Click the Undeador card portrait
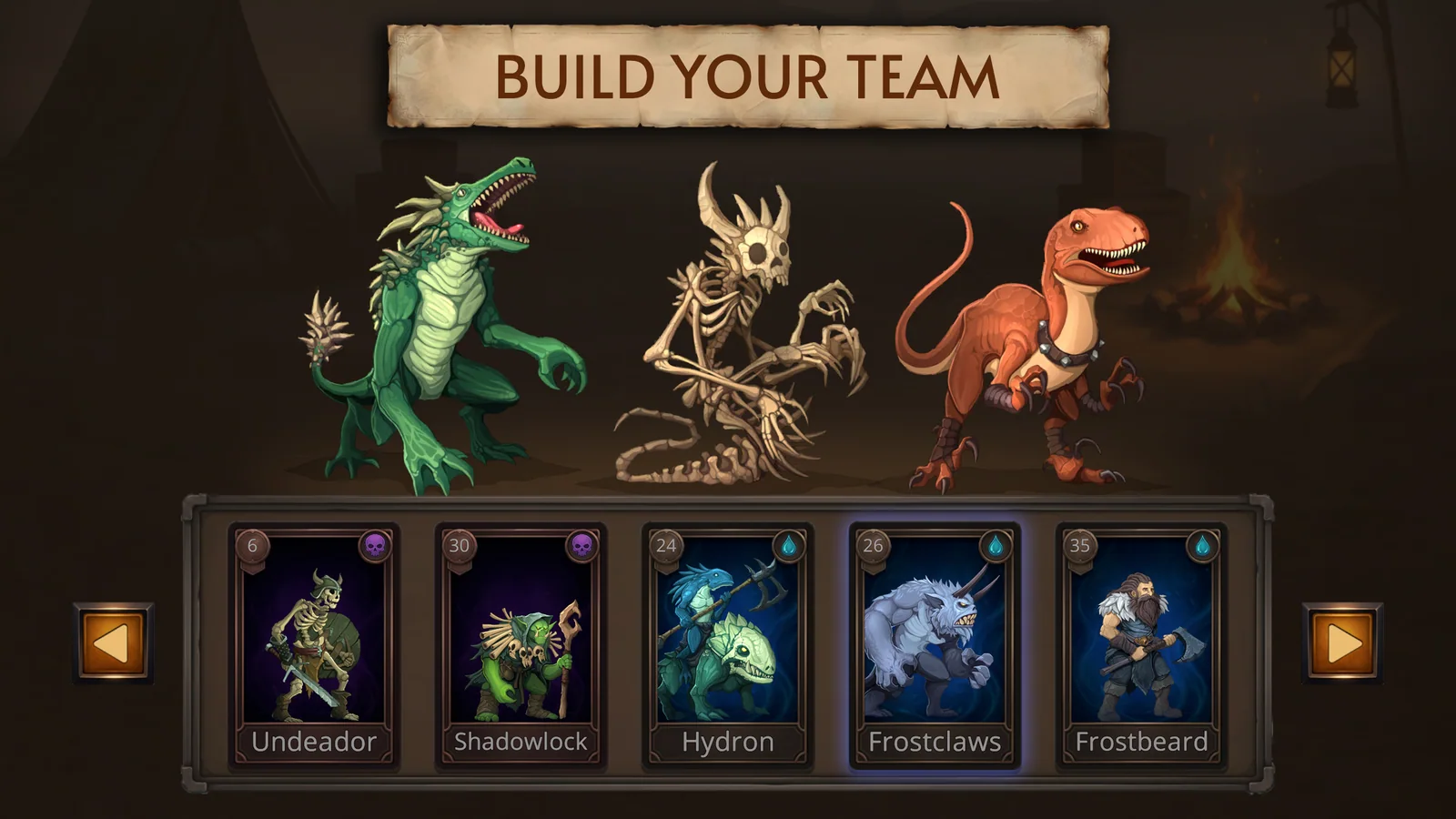 coord(317,637)
